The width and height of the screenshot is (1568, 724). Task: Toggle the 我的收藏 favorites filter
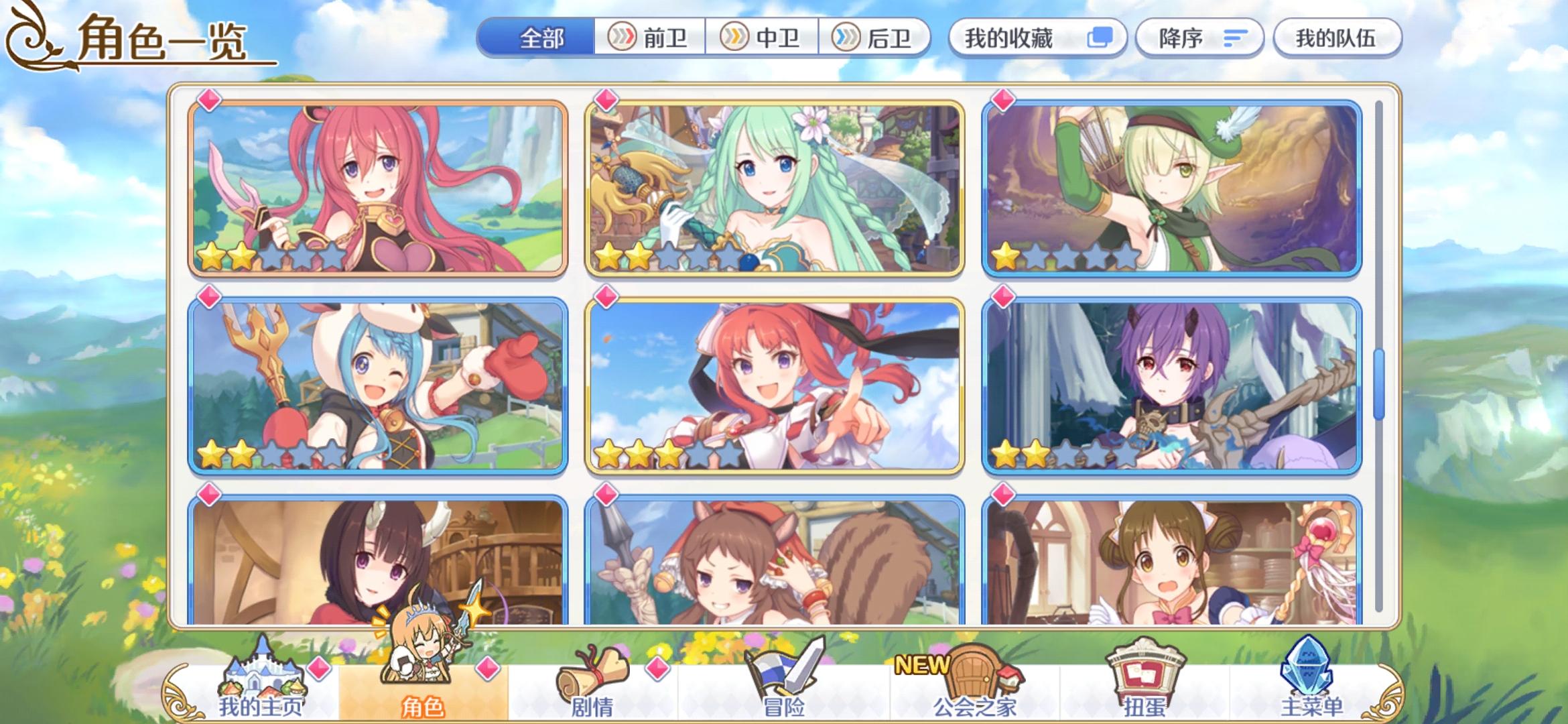pos(1037,38)
